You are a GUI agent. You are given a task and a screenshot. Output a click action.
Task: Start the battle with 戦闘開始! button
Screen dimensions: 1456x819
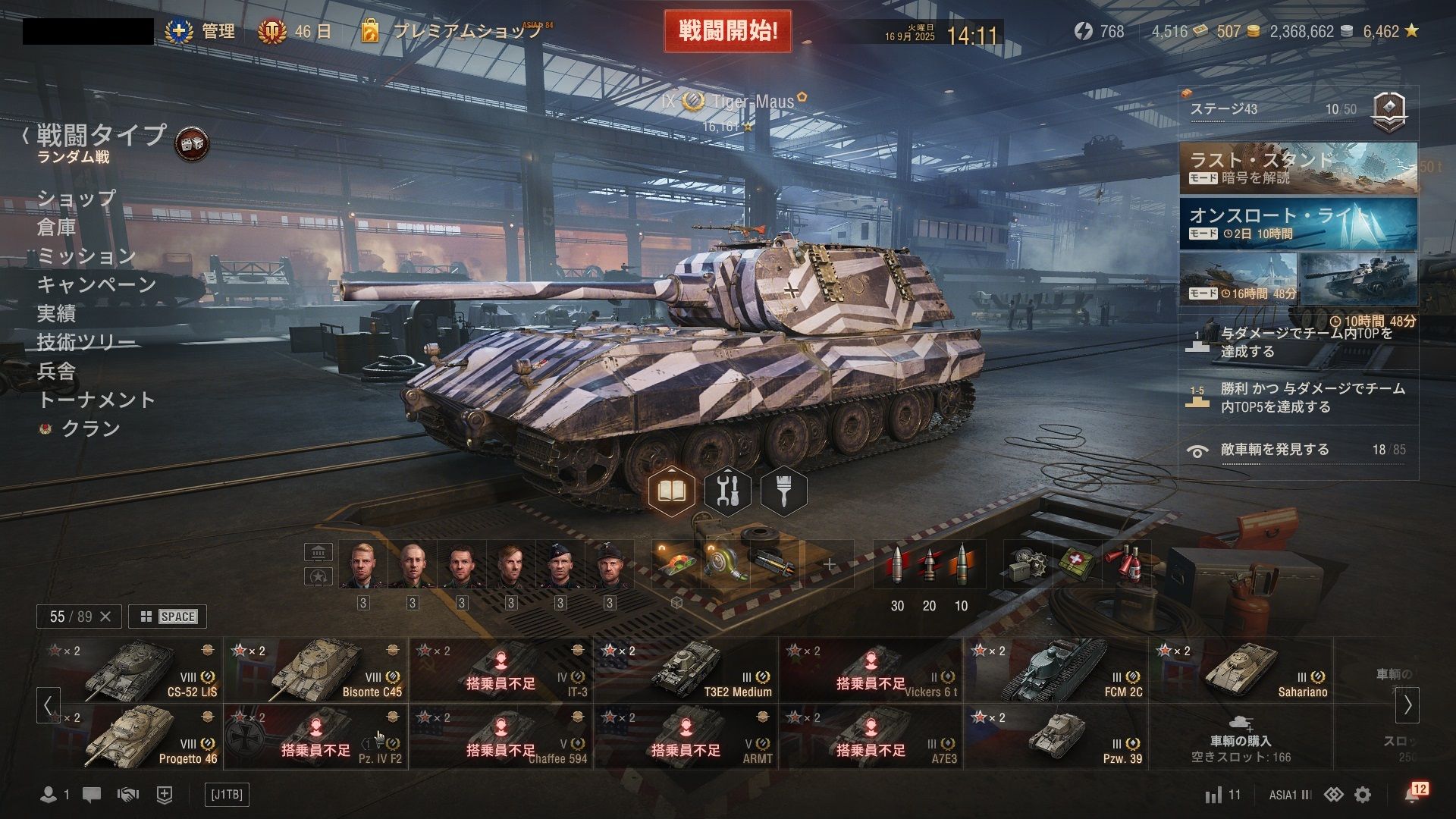727,32
